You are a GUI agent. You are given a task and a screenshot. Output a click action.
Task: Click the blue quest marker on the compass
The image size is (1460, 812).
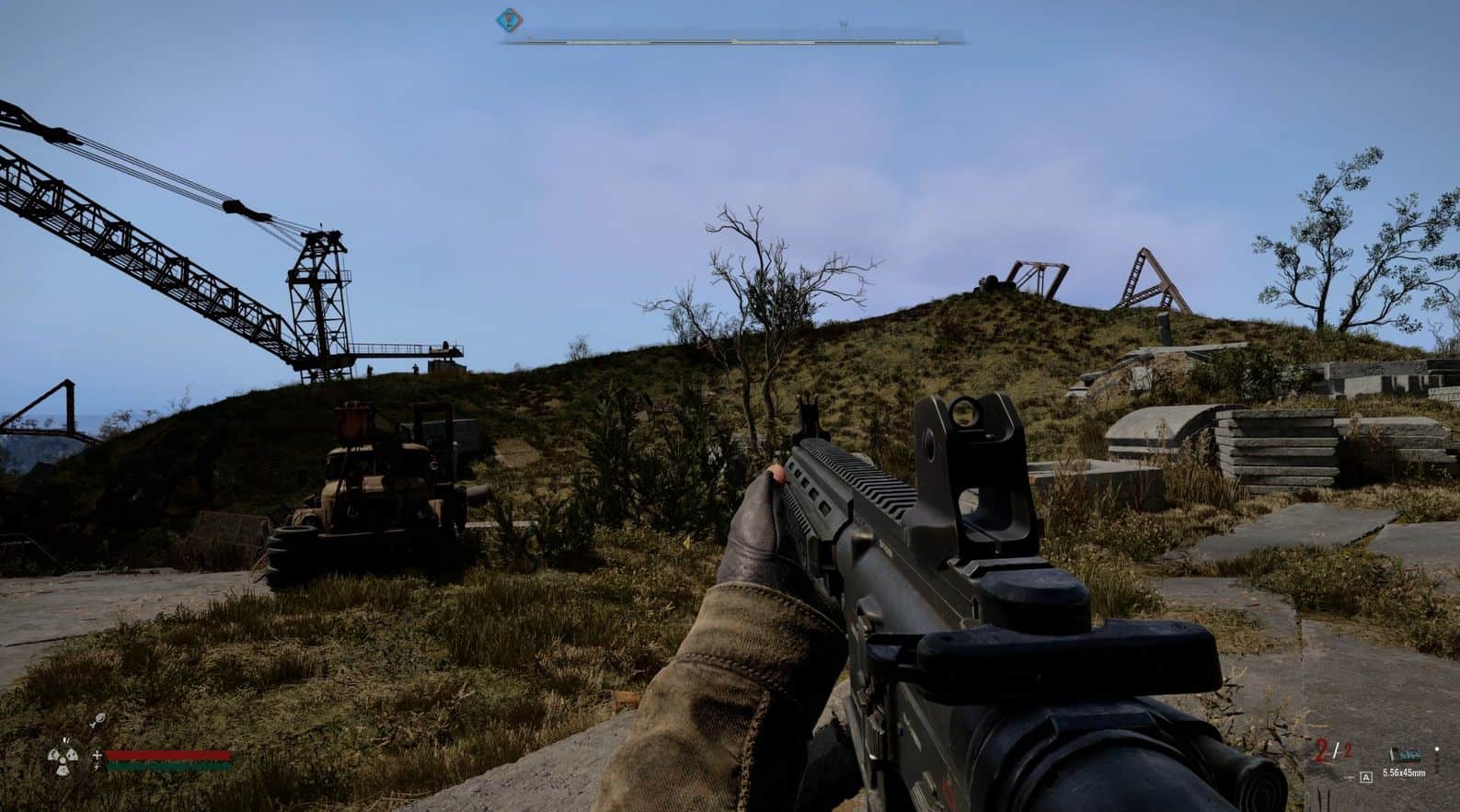pos(507,18)
